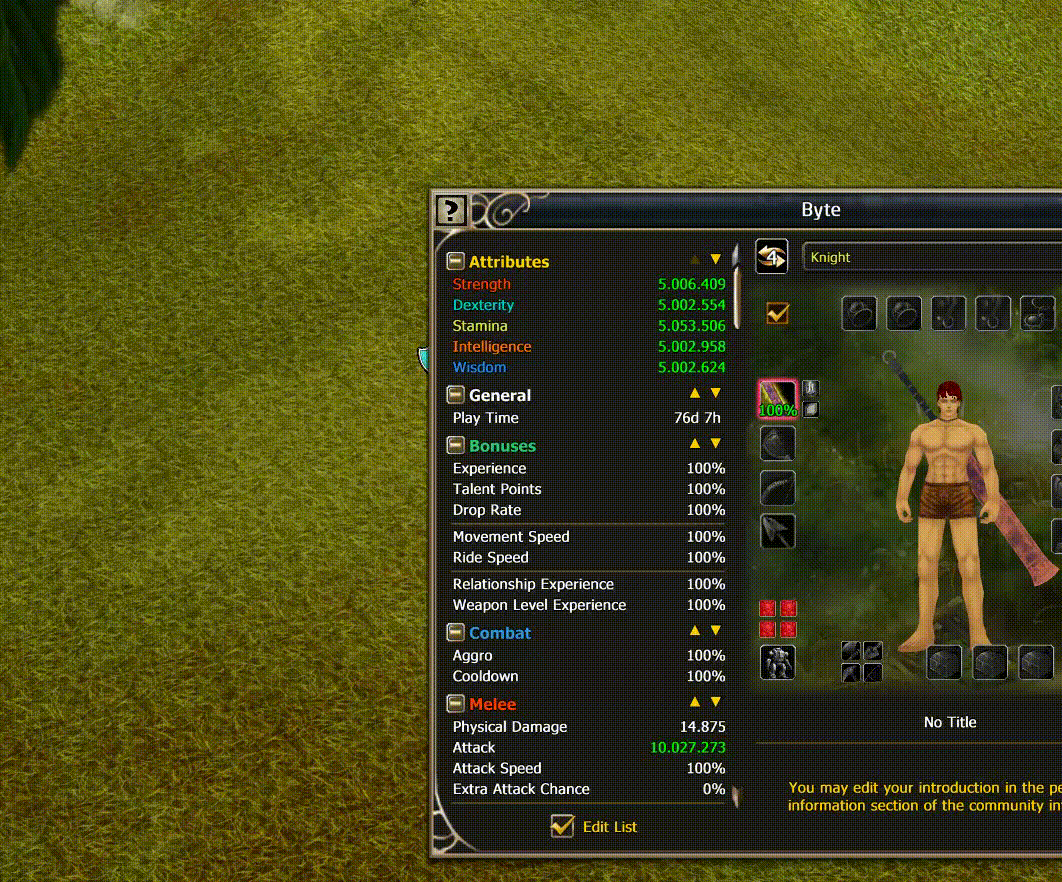1062x882 pixels.
Task: Move the Melee section up
Action: click(695, 702)
